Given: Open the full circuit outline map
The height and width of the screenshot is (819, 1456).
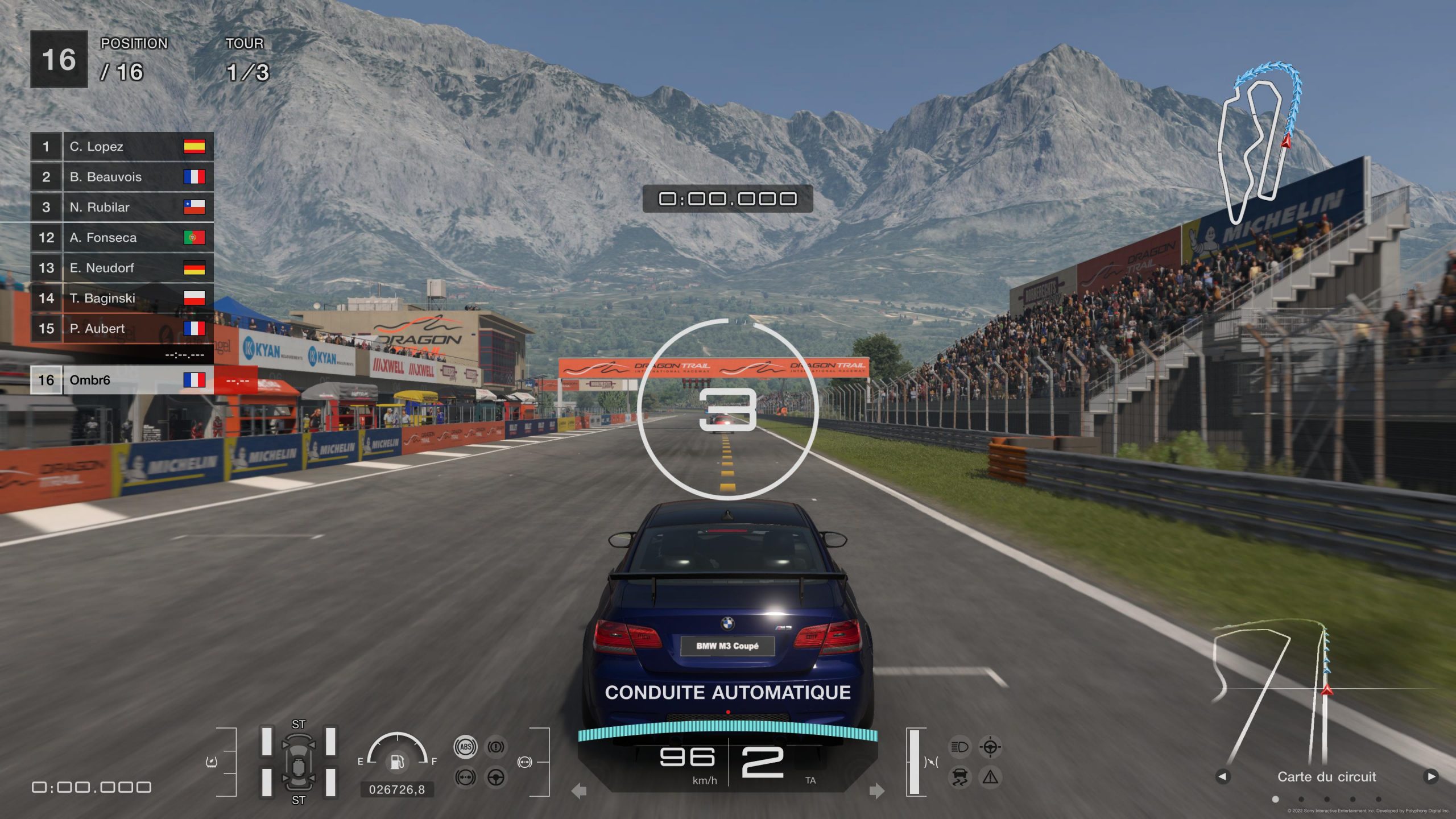Looking at the screenshot, I should coord(1259,142).
